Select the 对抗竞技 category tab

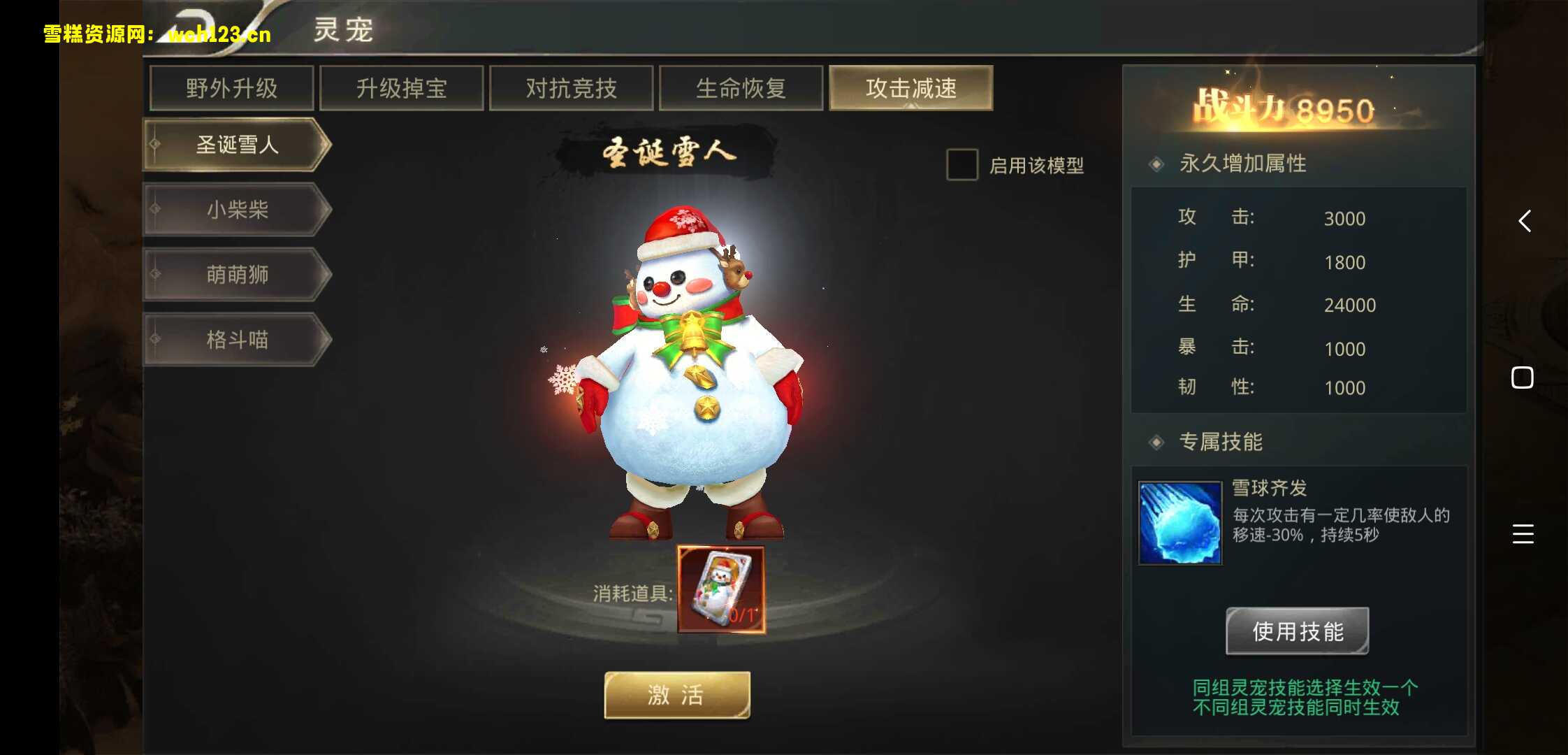click(x=571, y=88)
